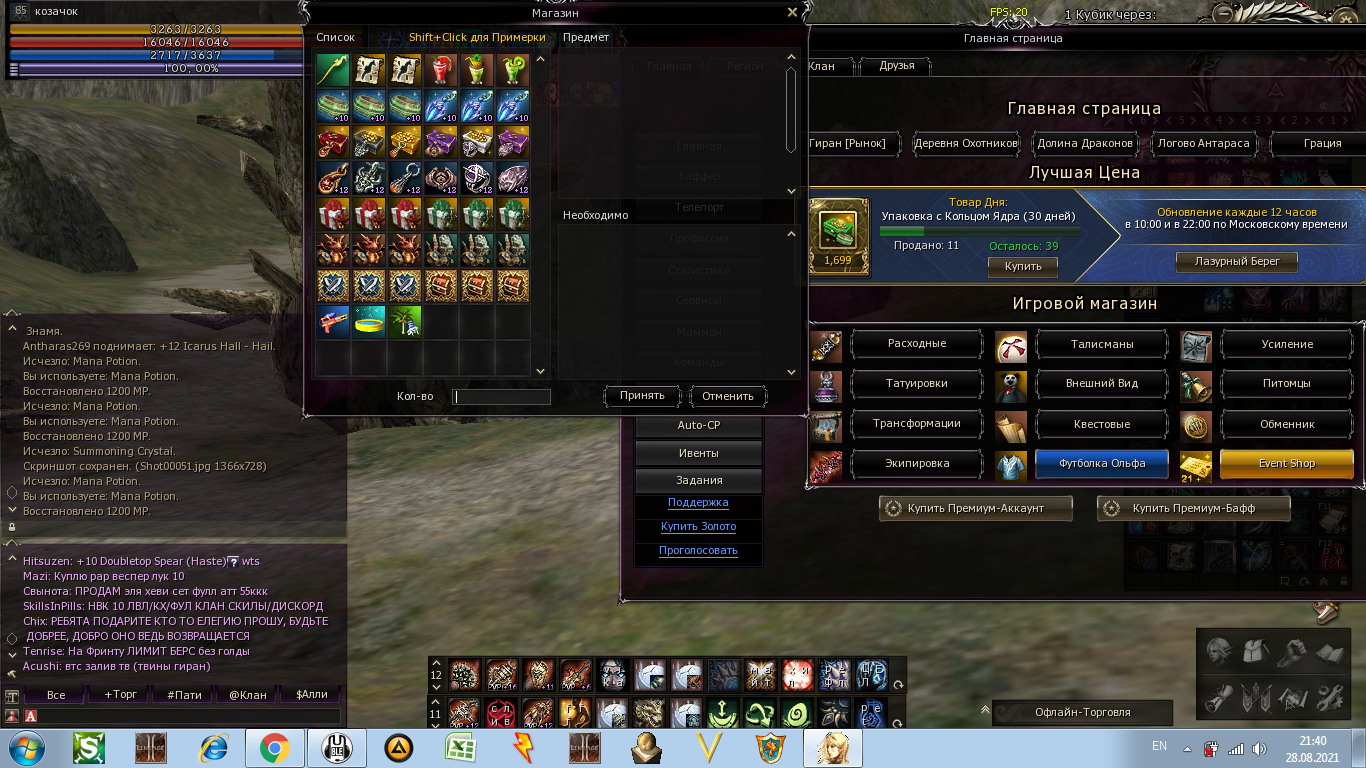Click the gold bars icon next to Event Shop
The image size is (1366, 768).
(x=1195, y=463)
